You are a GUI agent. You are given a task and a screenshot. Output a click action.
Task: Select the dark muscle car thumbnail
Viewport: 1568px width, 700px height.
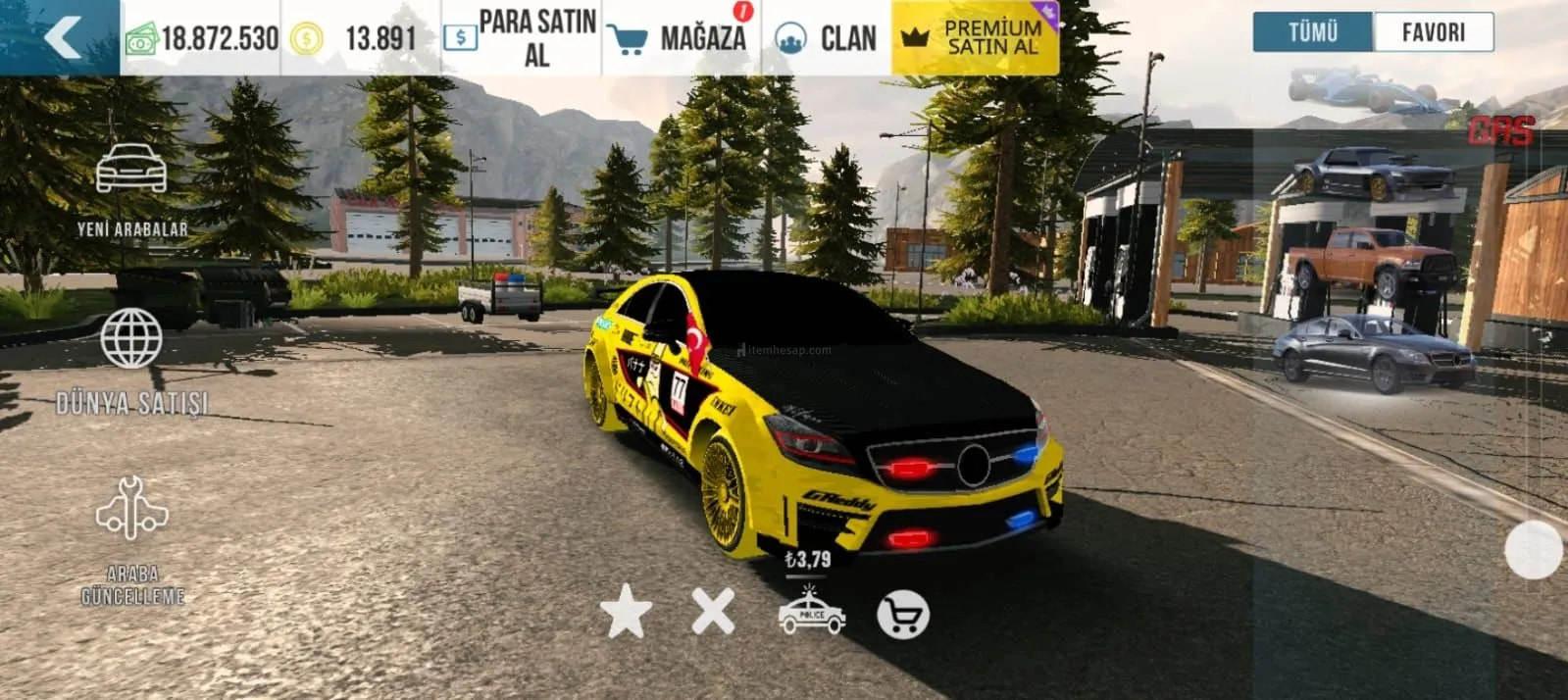(x=1375, y=173)
